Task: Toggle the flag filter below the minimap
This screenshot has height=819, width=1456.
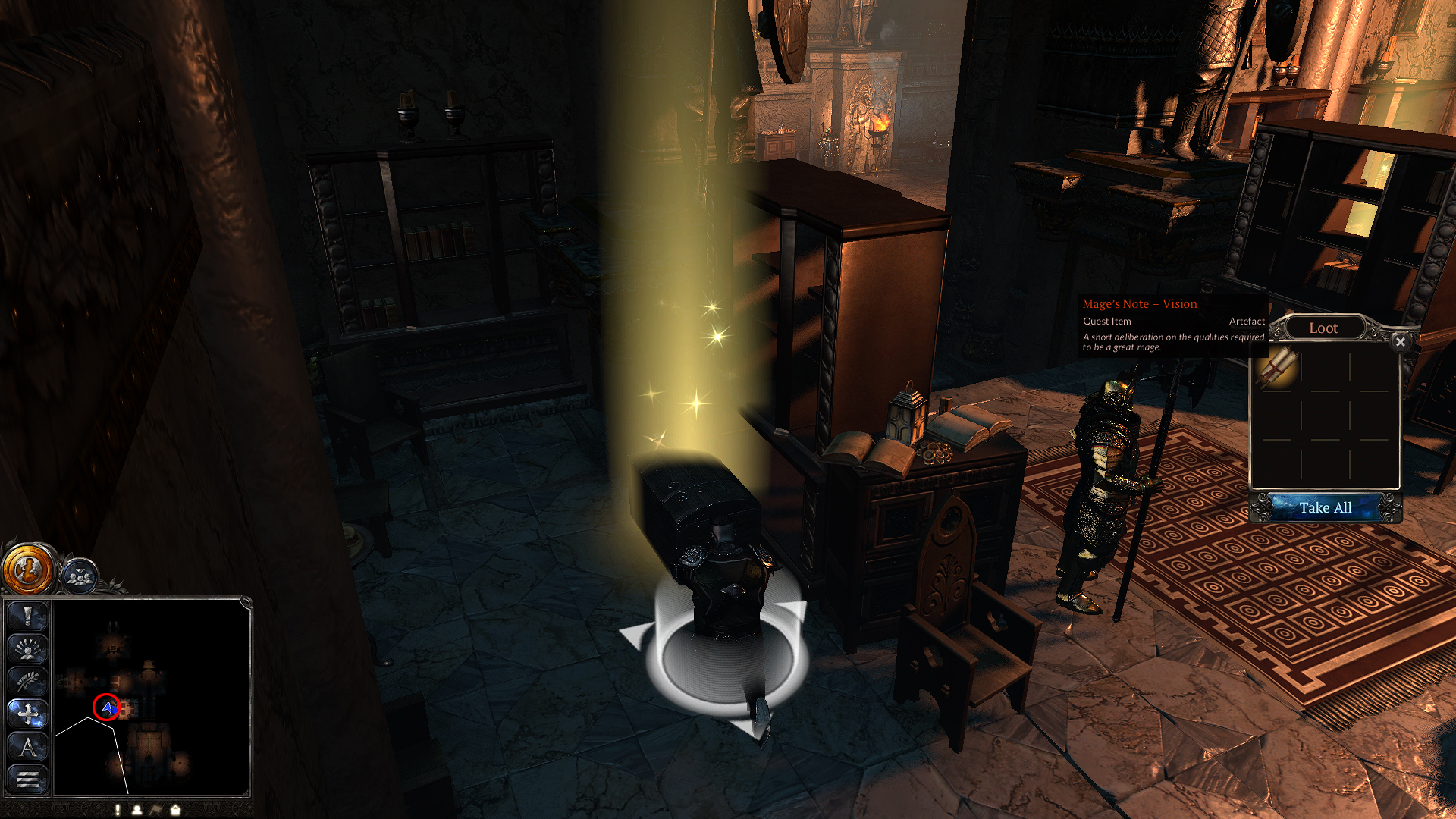Action: [156, 810]
